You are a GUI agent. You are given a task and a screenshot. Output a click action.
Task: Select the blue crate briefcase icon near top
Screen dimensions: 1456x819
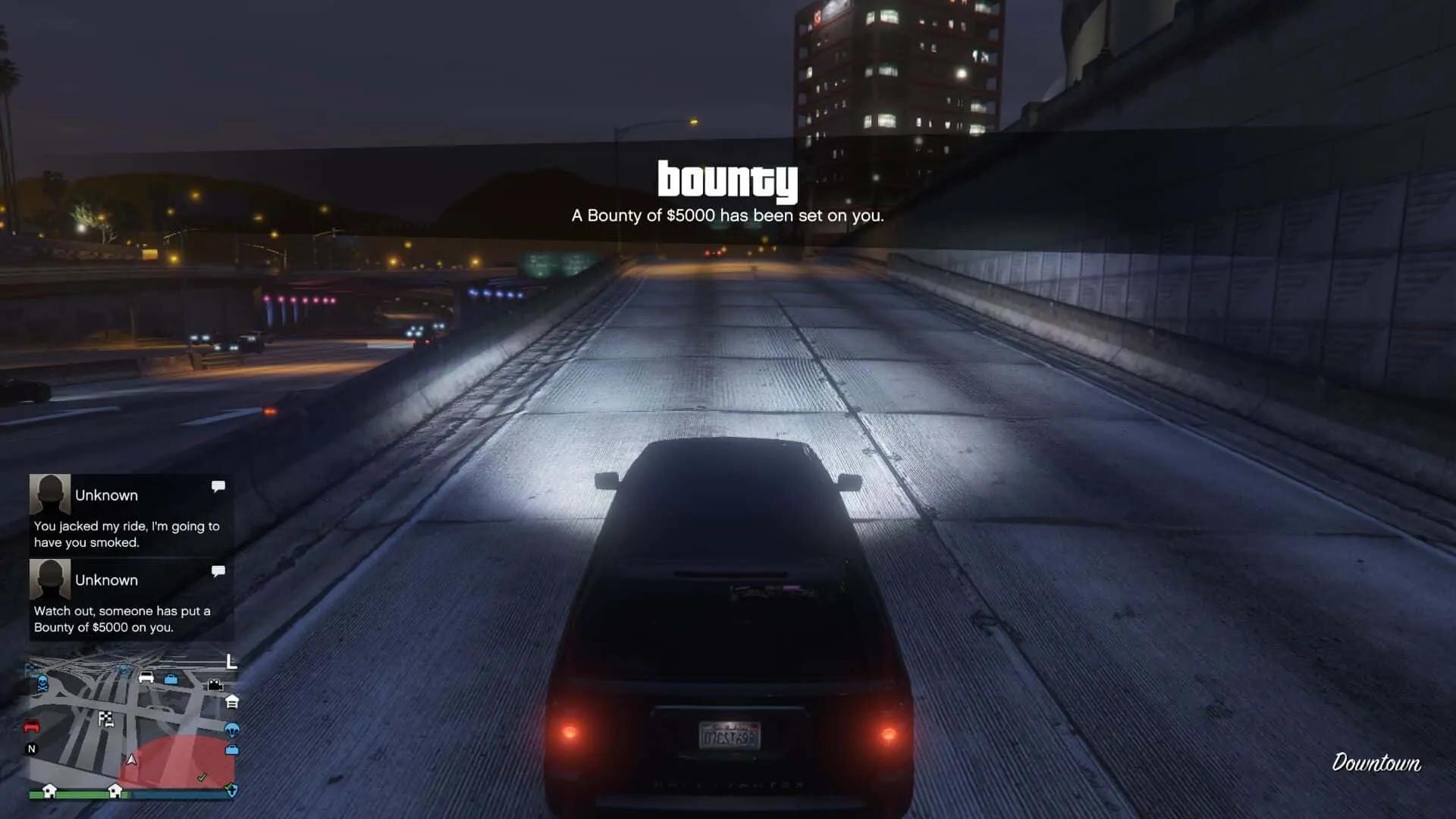click(170, 679)
